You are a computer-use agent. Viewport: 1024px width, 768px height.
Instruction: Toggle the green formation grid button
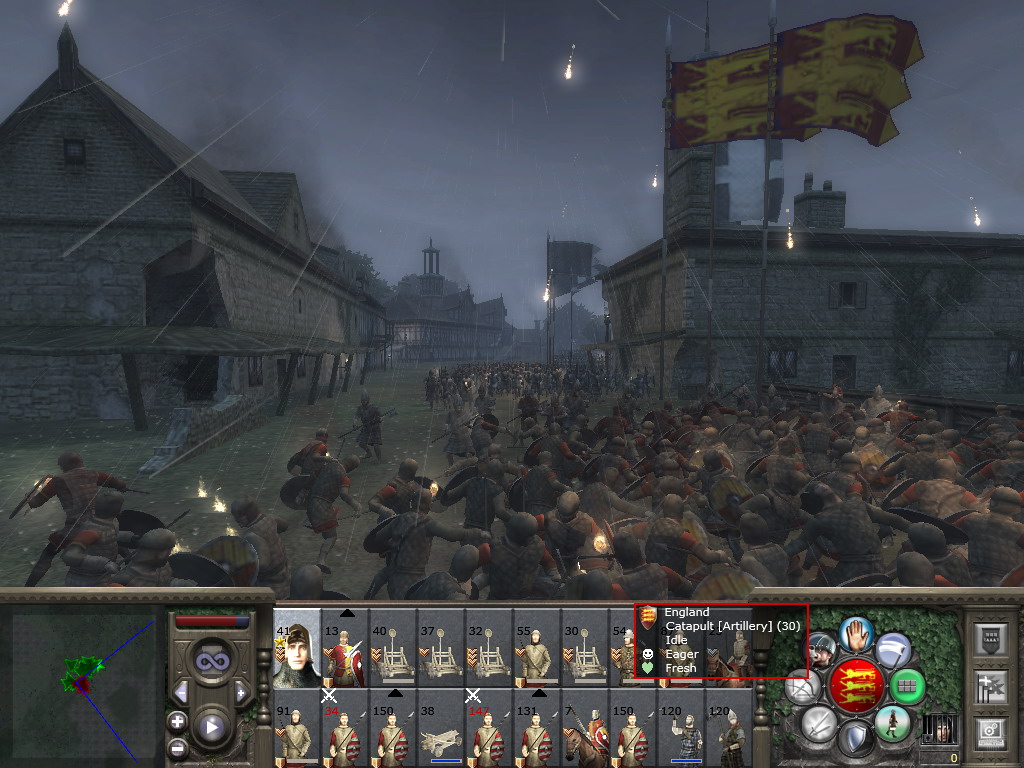907,686
